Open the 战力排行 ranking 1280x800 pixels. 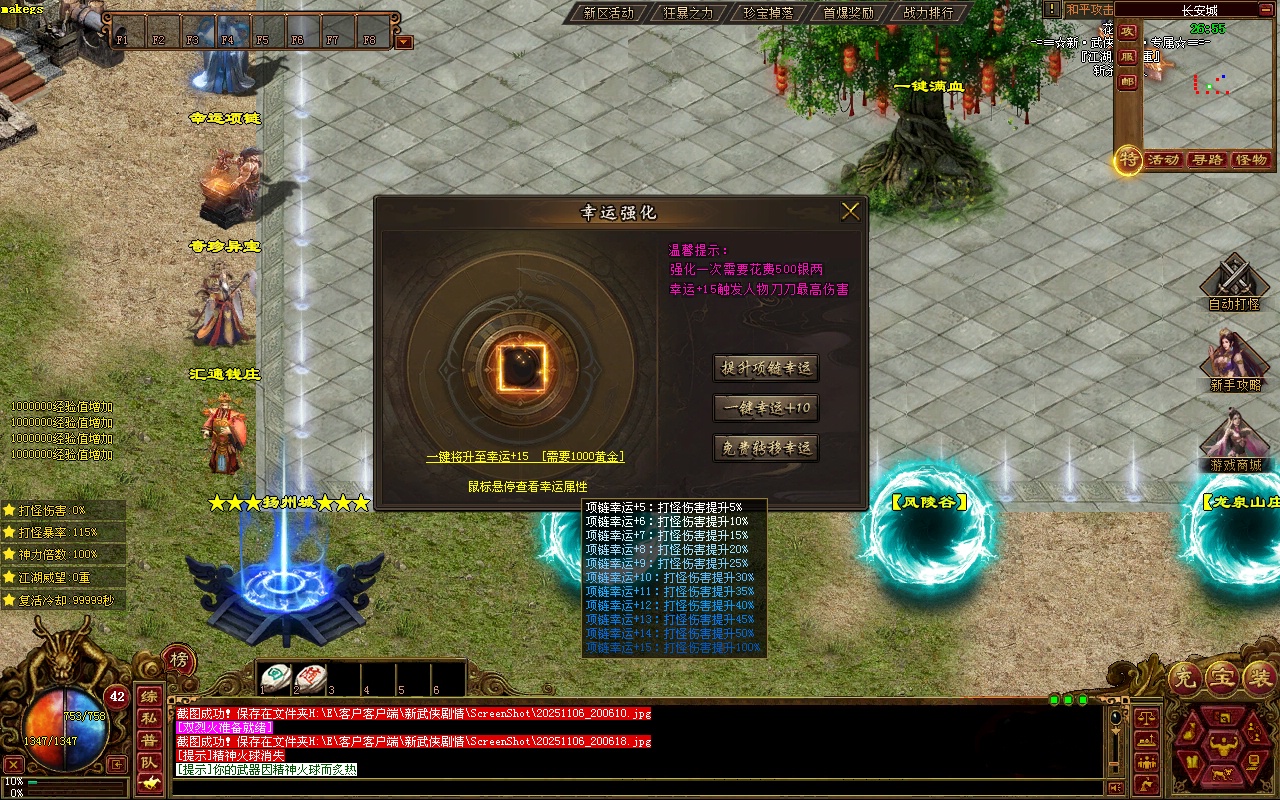pyautogui.click(x=928, y=13)
